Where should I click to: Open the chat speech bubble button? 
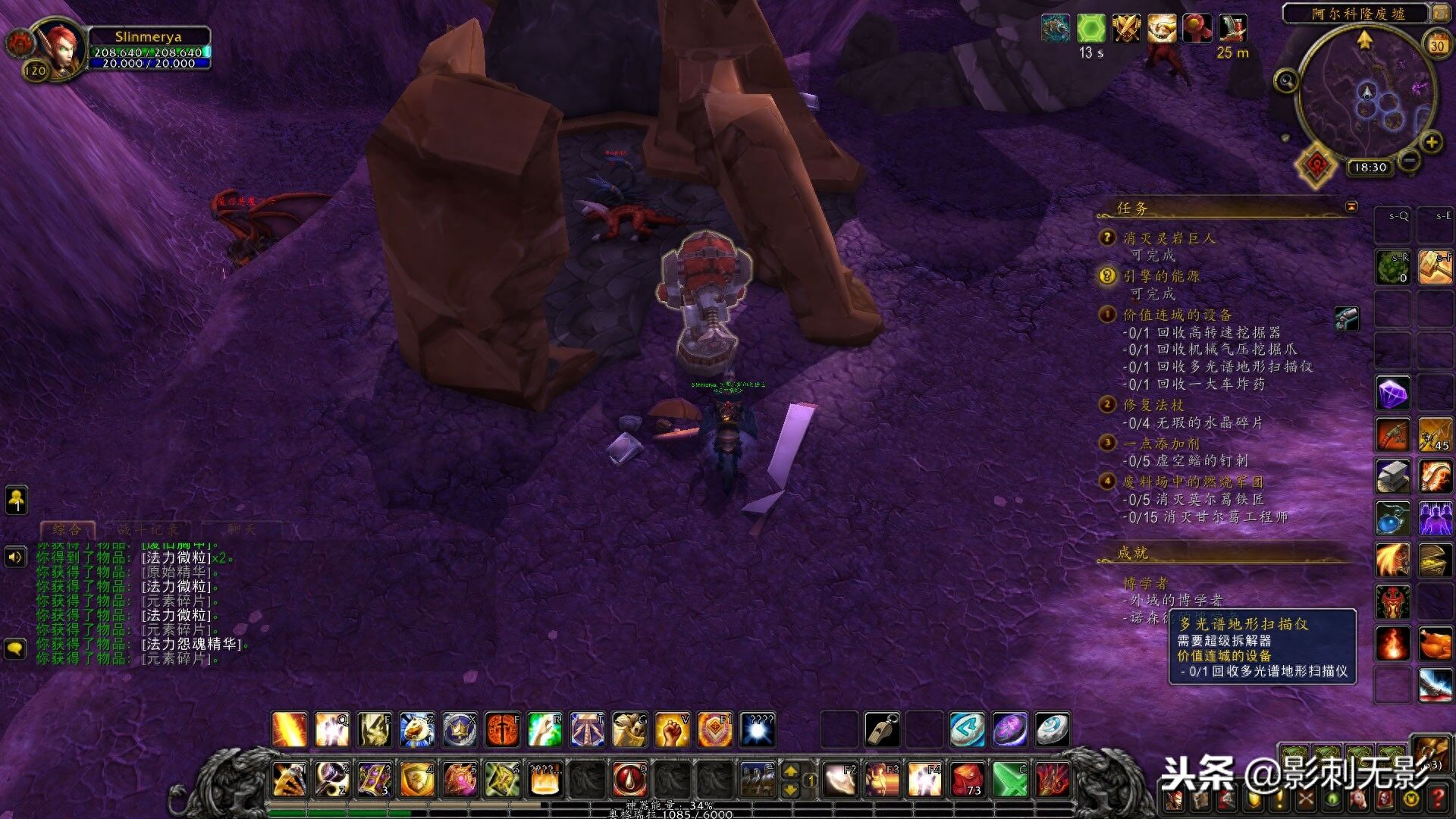16,649
